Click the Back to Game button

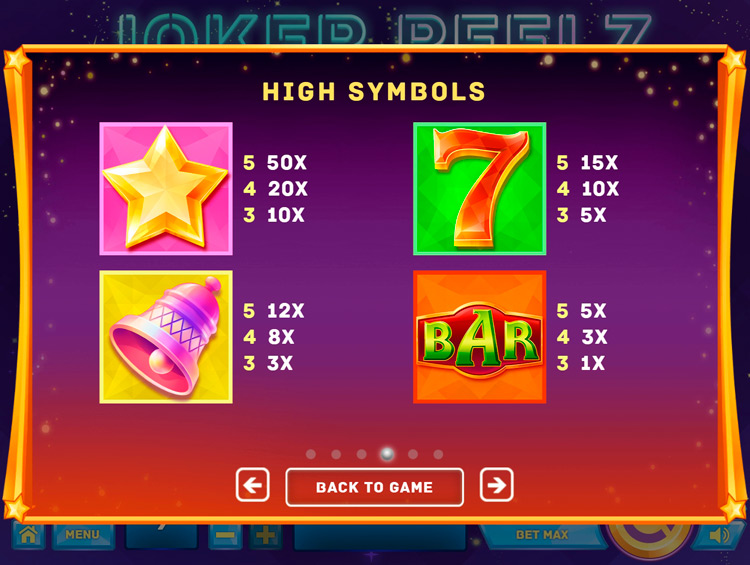tap(374, 487)
